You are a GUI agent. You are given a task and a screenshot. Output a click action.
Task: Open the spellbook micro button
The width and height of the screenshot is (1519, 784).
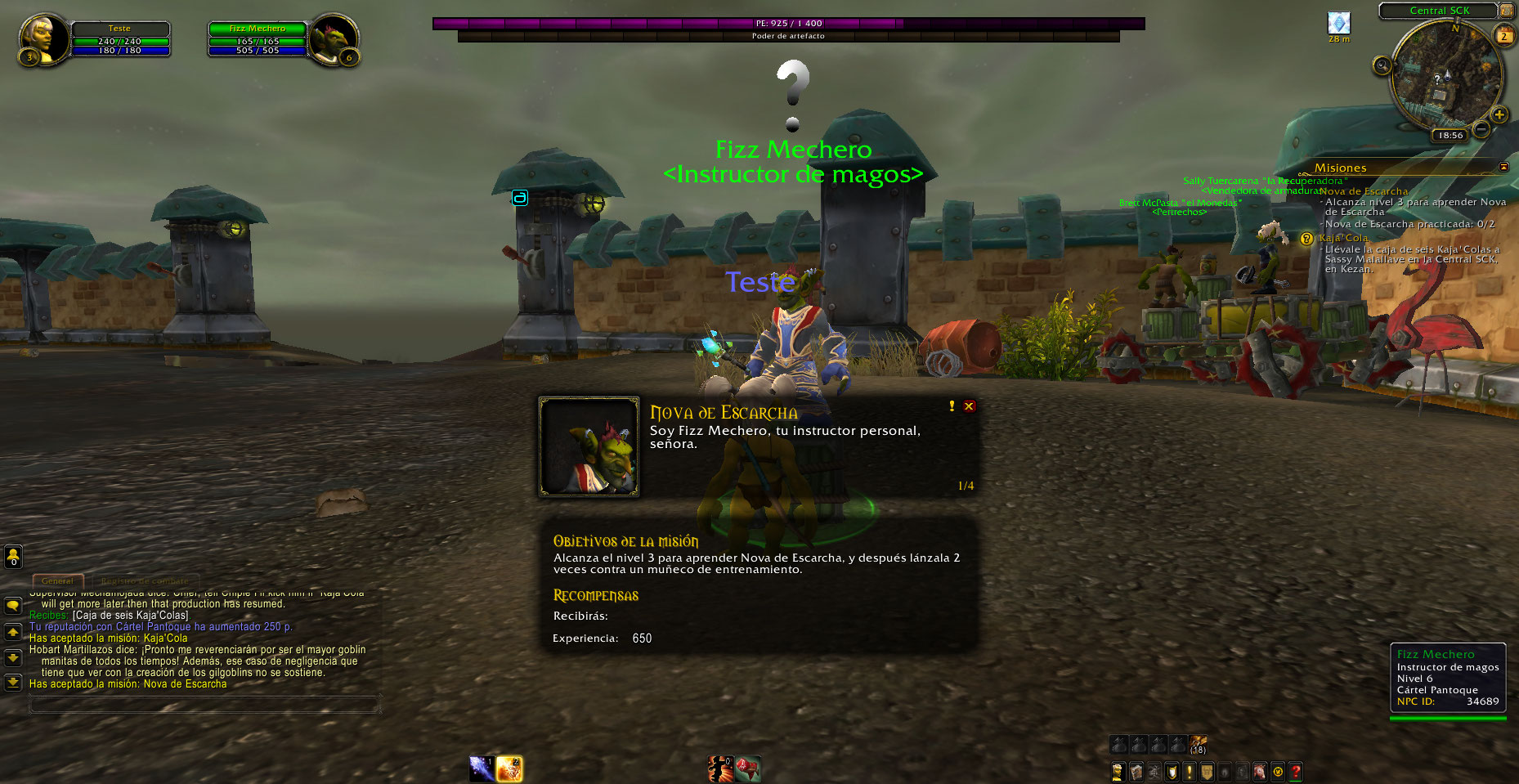pos(1136,771)
